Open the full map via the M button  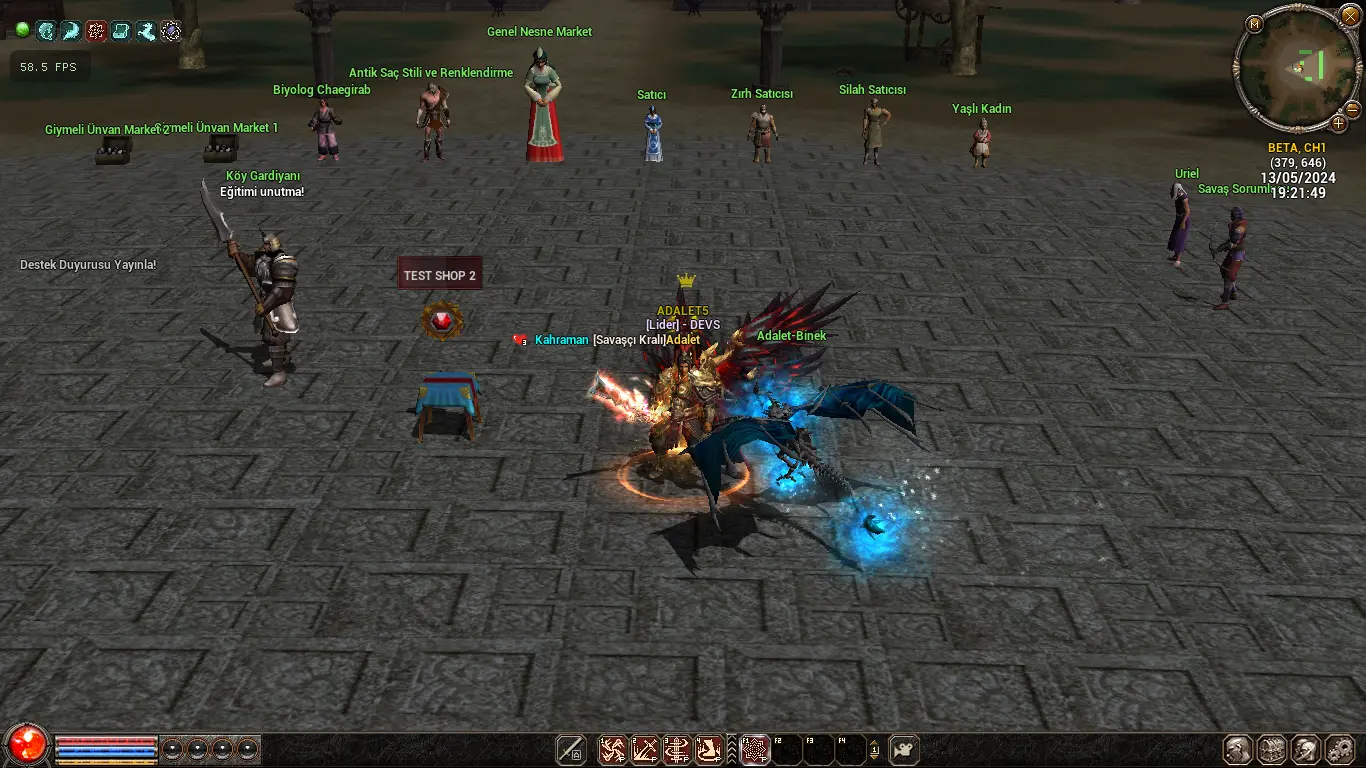1255,23
